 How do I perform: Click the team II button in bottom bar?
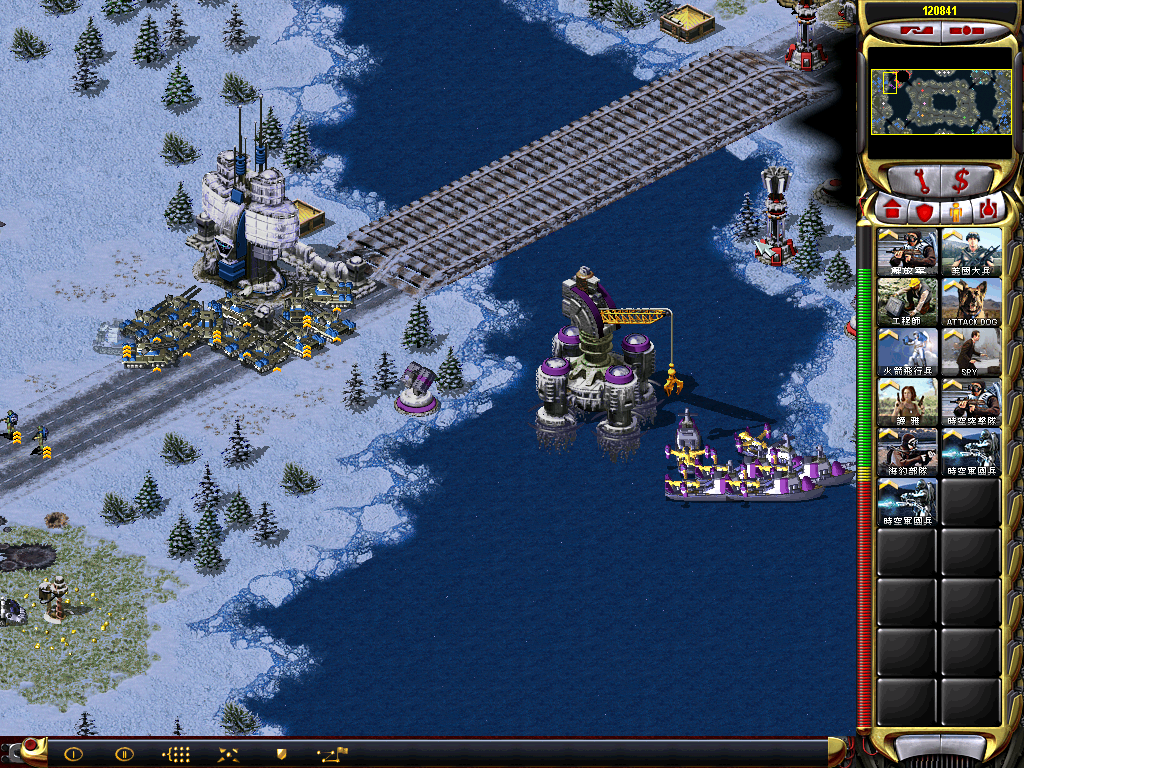[124, 754]
